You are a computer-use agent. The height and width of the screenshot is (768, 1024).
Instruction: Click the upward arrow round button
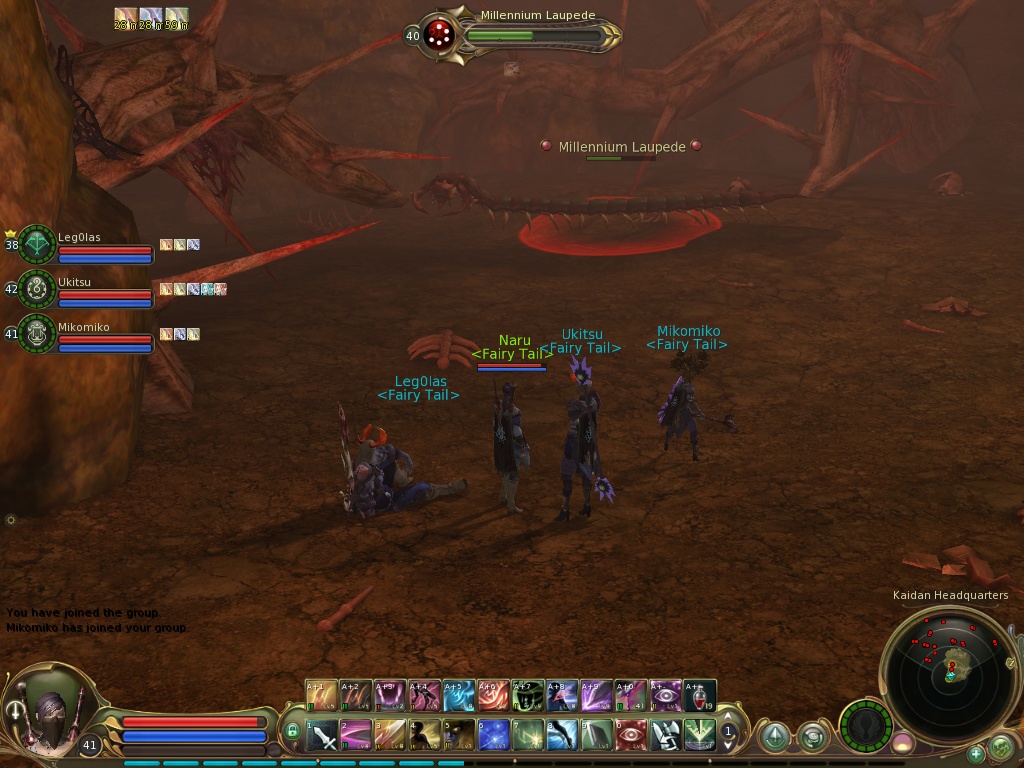point(774,738)
